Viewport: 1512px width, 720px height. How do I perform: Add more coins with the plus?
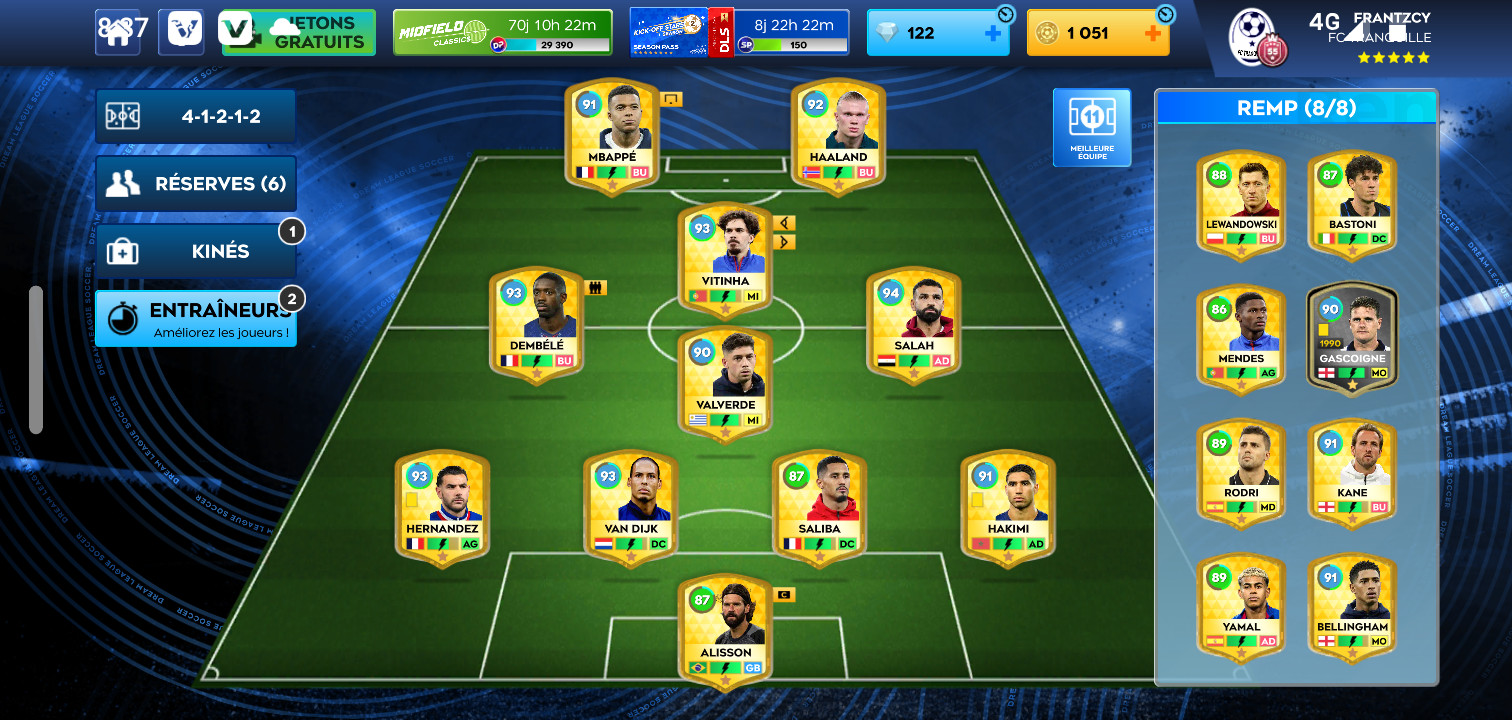tap(1152, 33)
